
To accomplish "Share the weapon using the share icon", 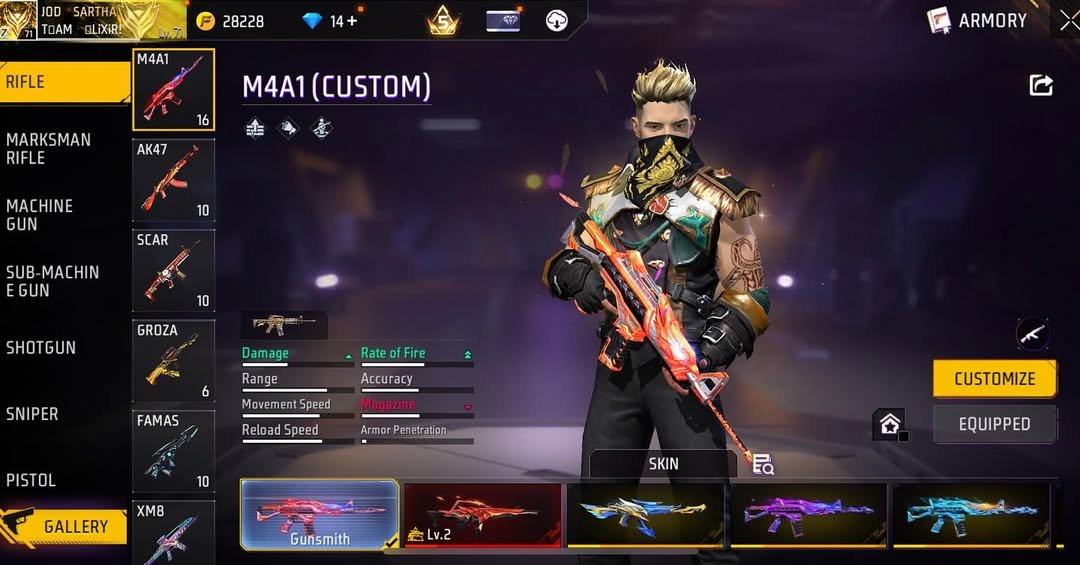I will 1041,86.
